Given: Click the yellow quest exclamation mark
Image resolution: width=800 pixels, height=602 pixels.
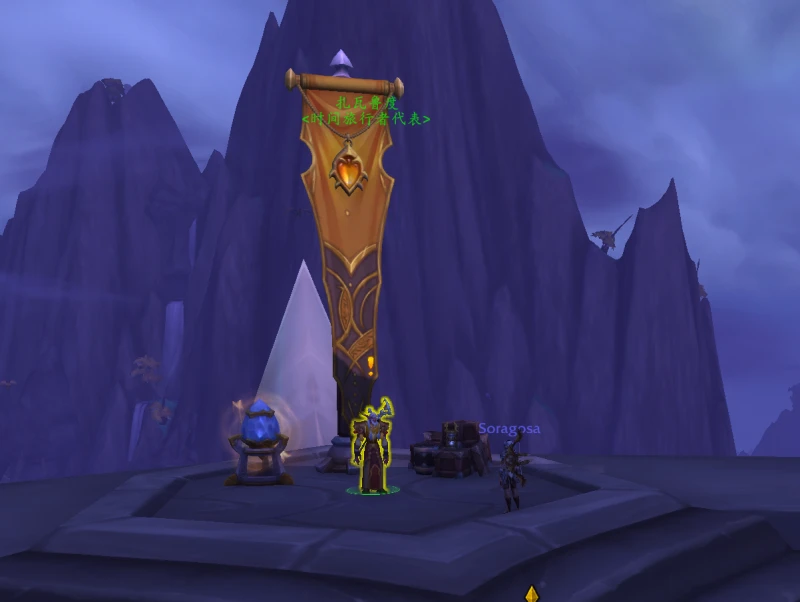Looking at the screenshot, I should tap(371, 366).
